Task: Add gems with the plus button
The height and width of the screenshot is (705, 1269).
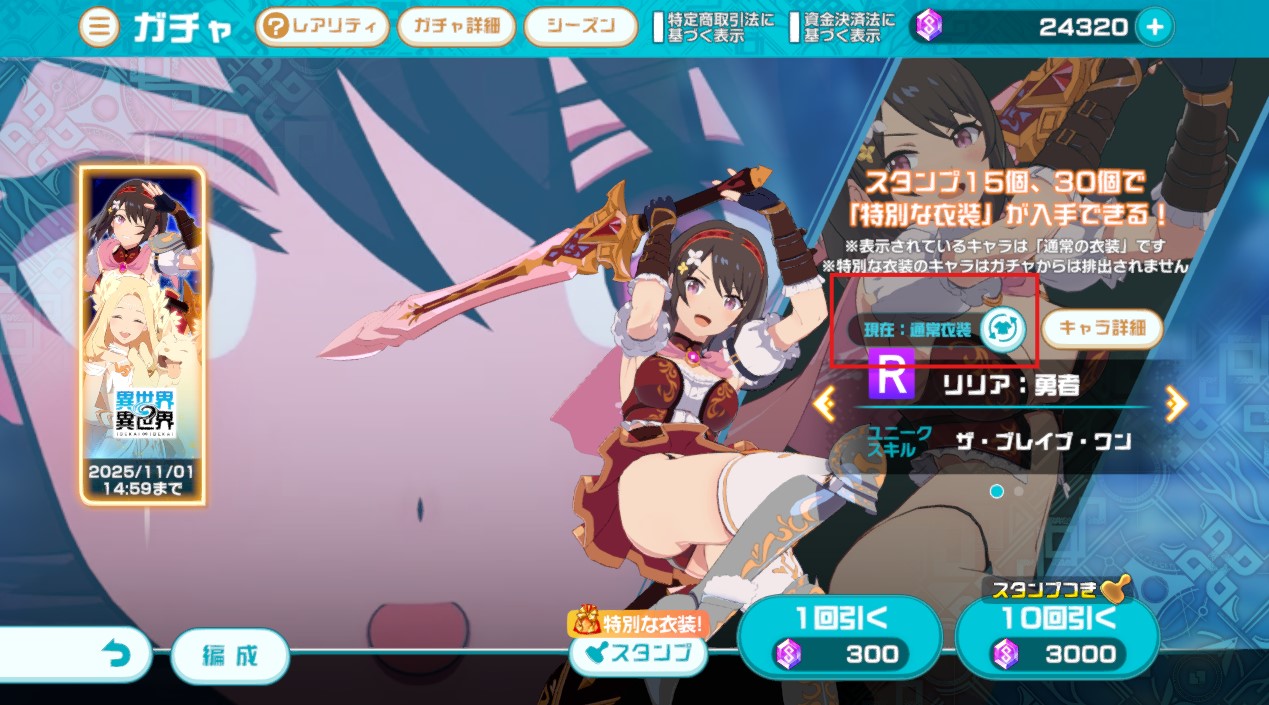Action: [1154, 27]
